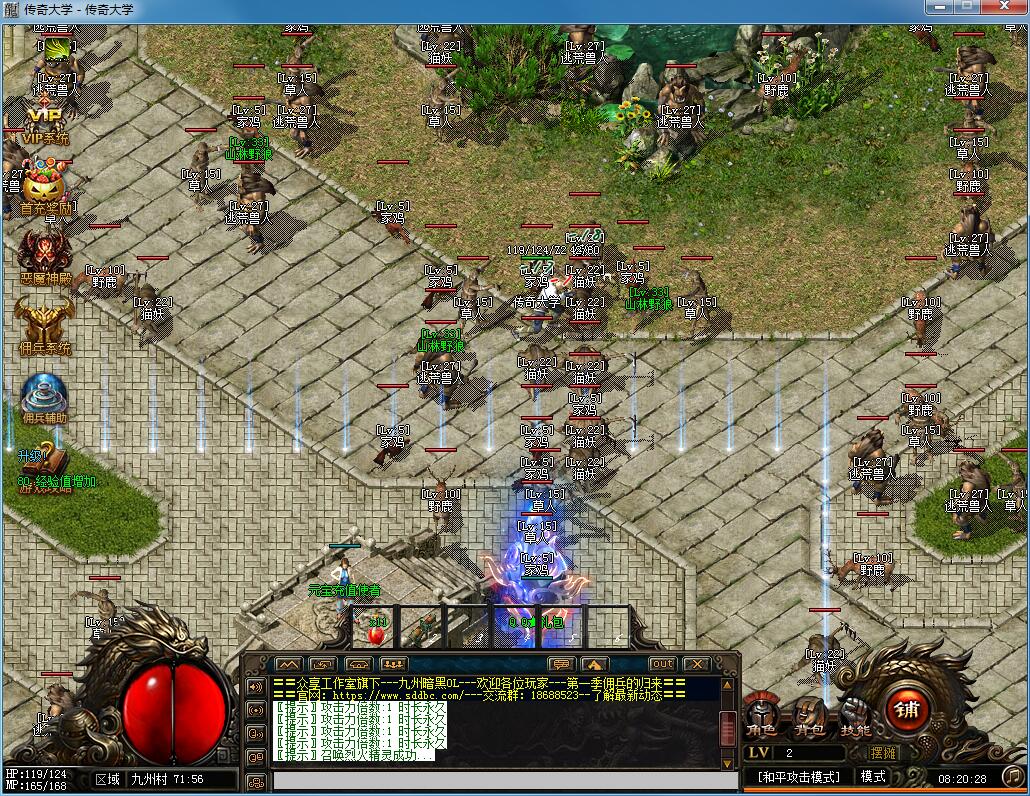1030x796 pixels.
Task: Toggle the music note button
Action: 1013,777
